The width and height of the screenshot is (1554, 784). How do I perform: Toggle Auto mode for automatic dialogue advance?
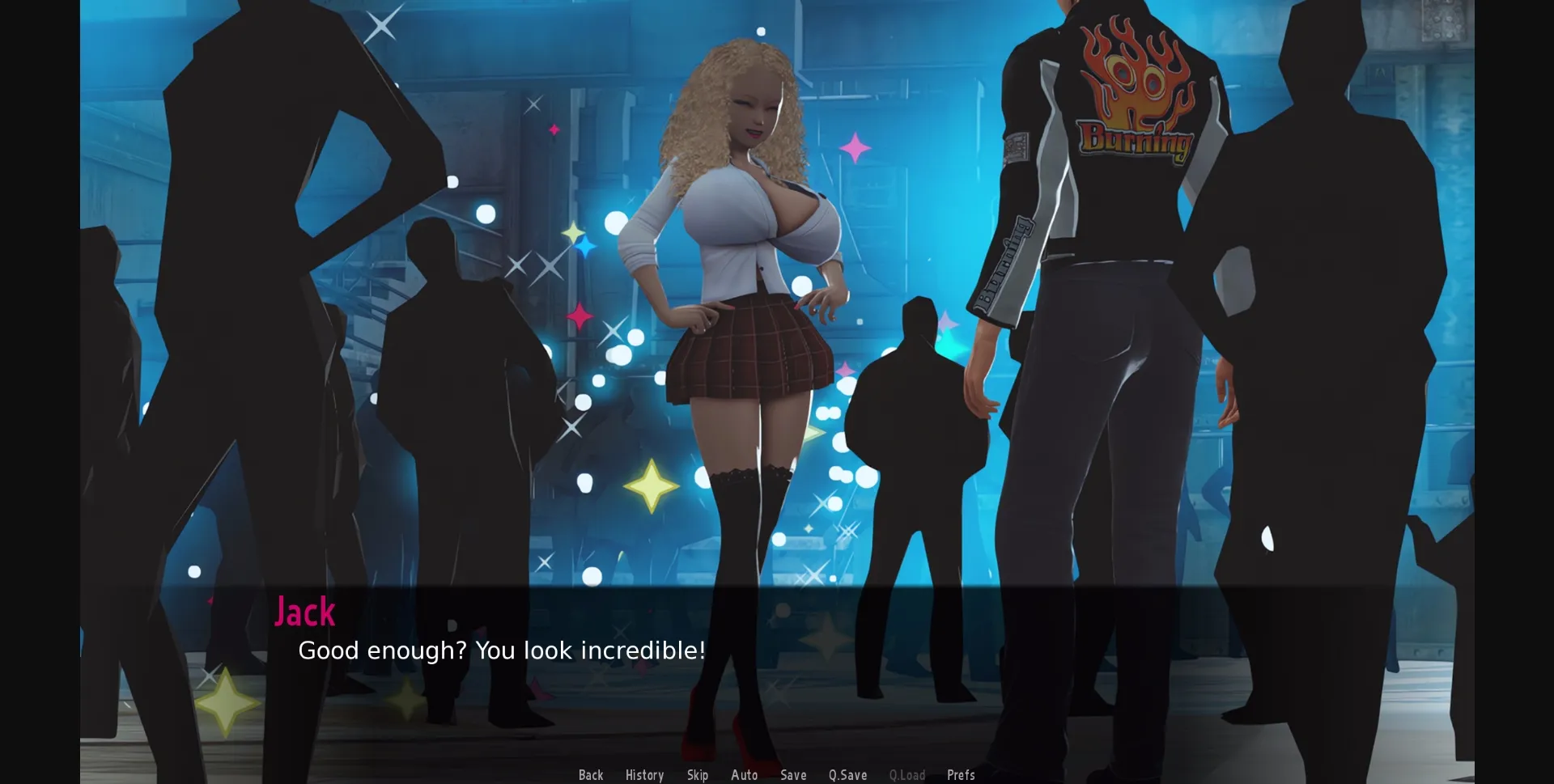coord(744,774)
